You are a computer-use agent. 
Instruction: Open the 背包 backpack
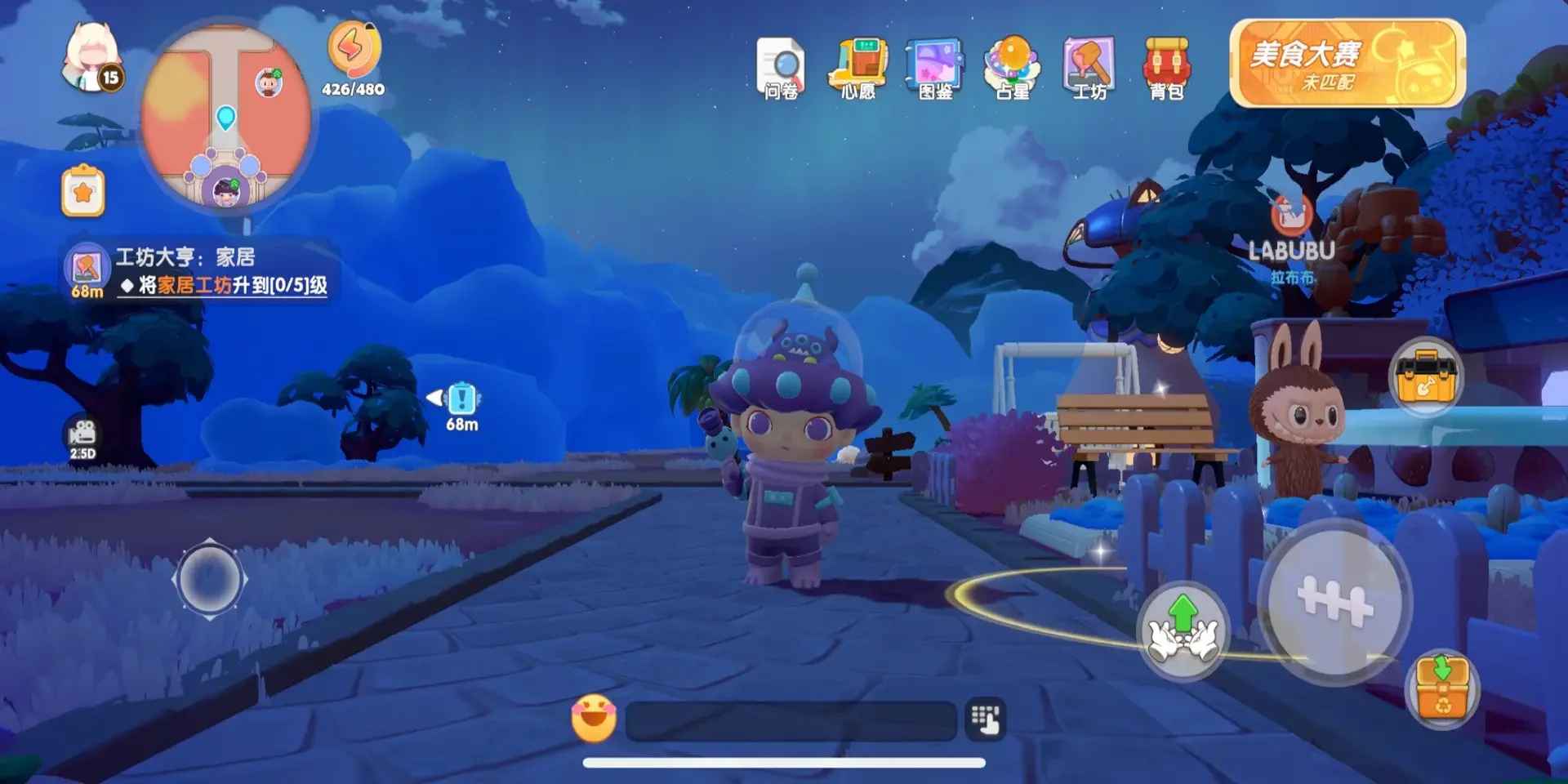1166,68
